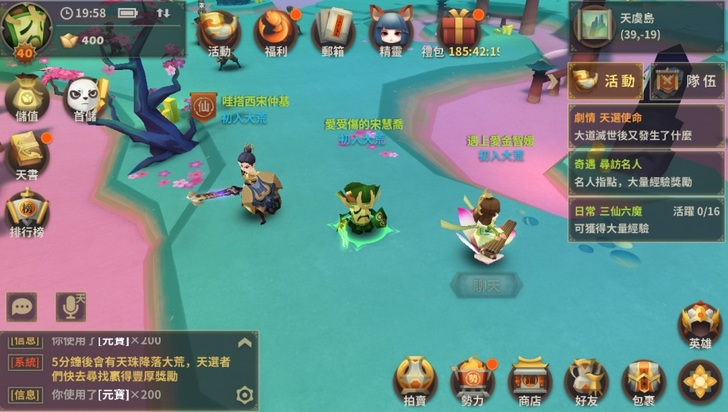Open the 好友 friends list
The height and width of the screenshot is (412, 728).
click(587, 382)
